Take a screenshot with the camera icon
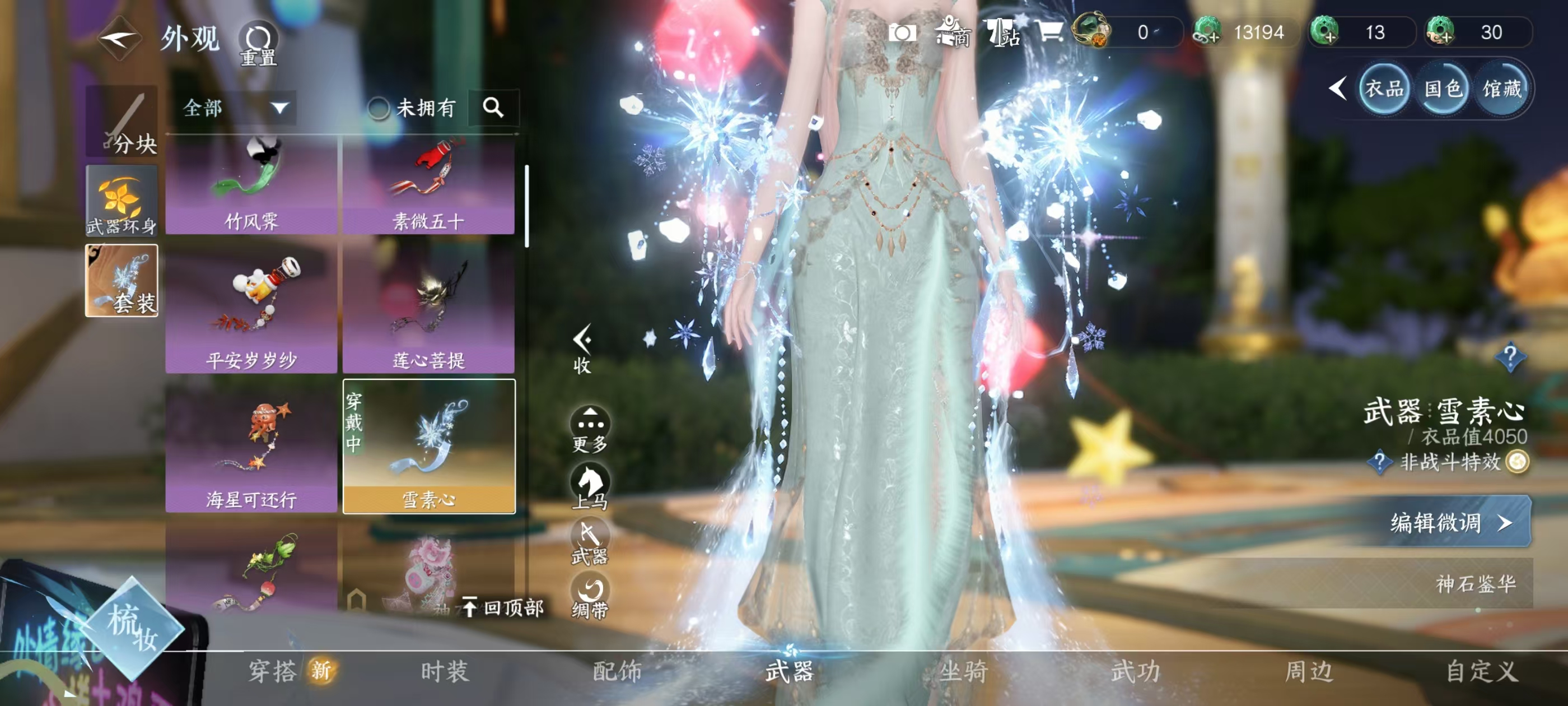Screen dimensions: 1568x706 click(902, 33)
